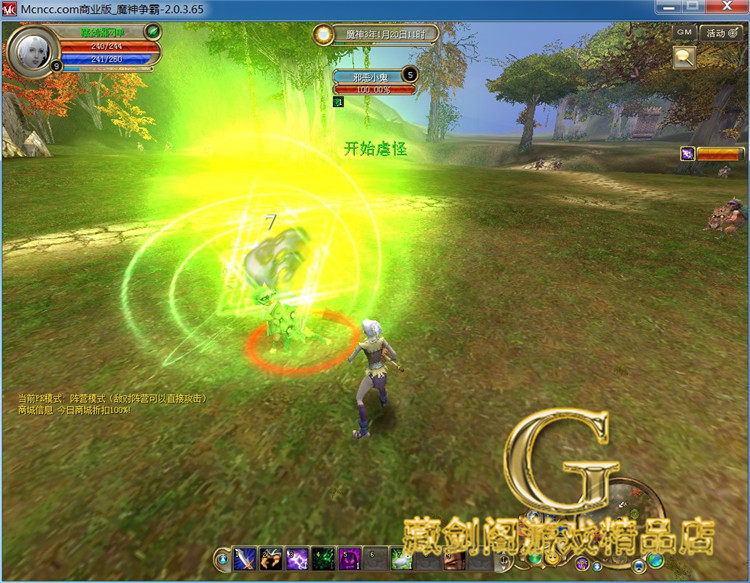The image size is (750, 583).
Task: Click the sun icon beside the game date
Action: 323,35
